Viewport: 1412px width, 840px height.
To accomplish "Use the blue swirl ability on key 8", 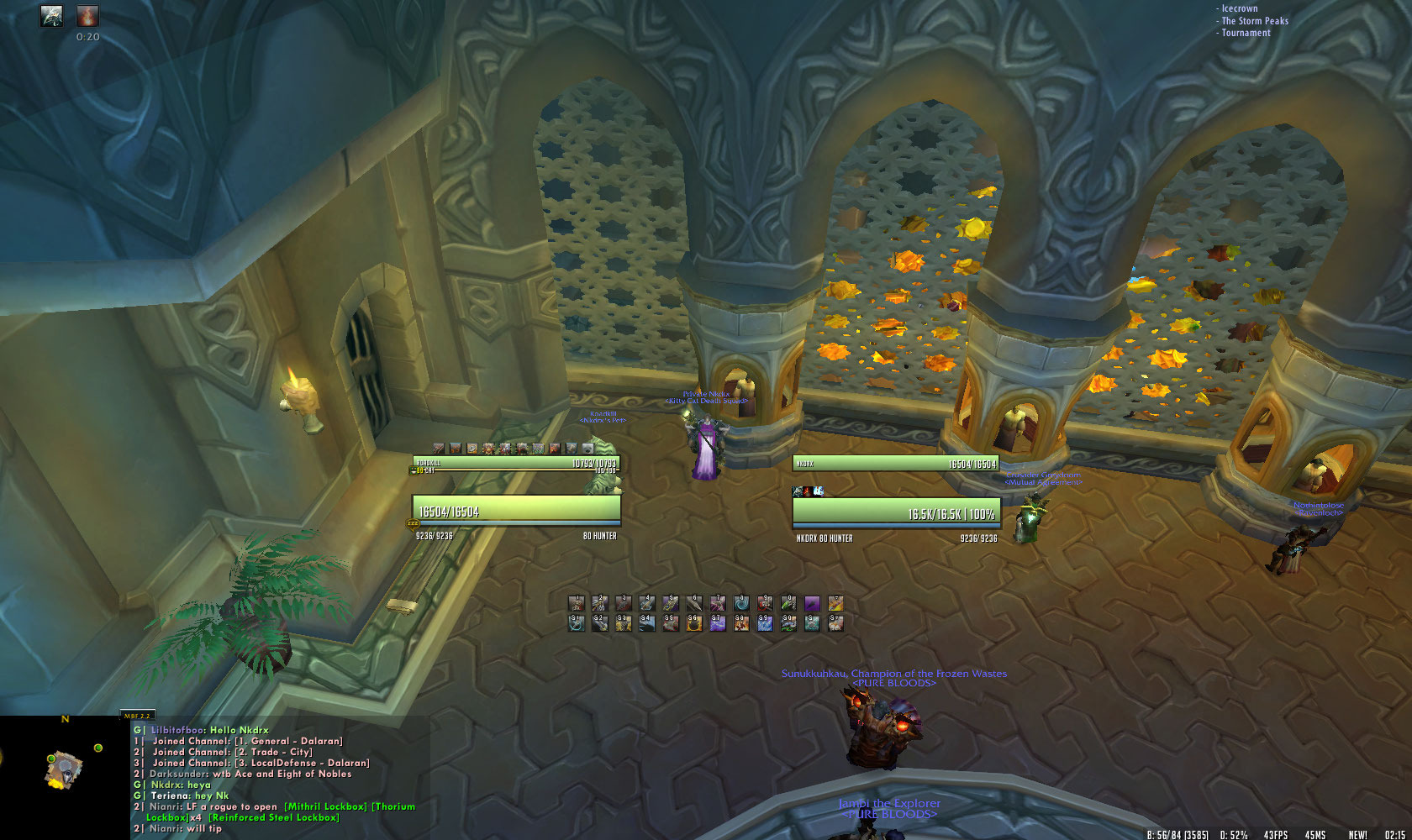I will click(x=741, y=604).
